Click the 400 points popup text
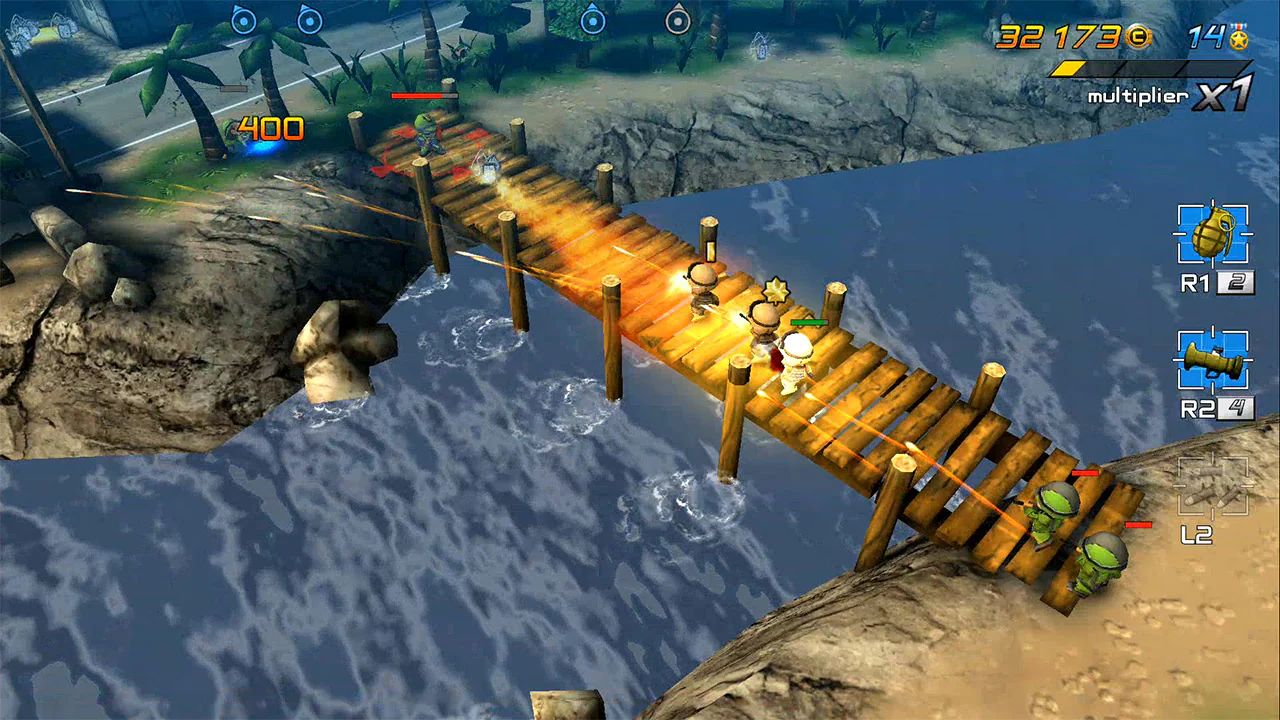The image size is (1280, 720). click(x=272, y=126)
